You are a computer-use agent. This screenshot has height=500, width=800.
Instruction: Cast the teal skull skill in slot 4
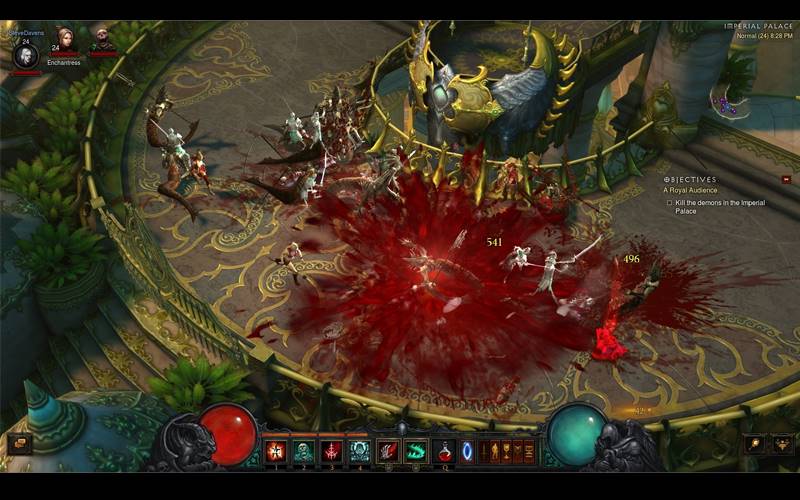(359, 451)
